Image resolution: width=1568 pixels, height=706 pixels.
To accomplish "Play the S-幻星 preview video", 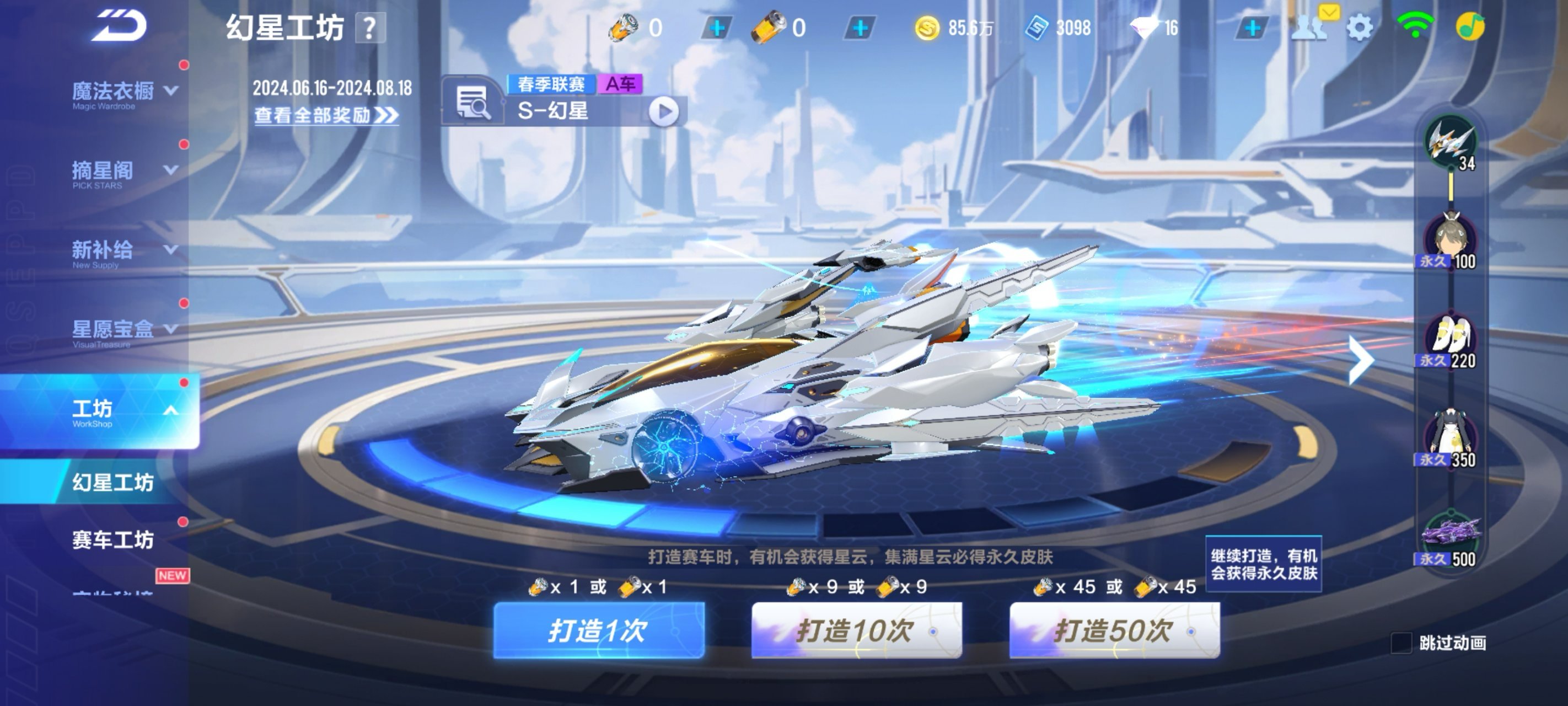I will [x=663, y=111].
